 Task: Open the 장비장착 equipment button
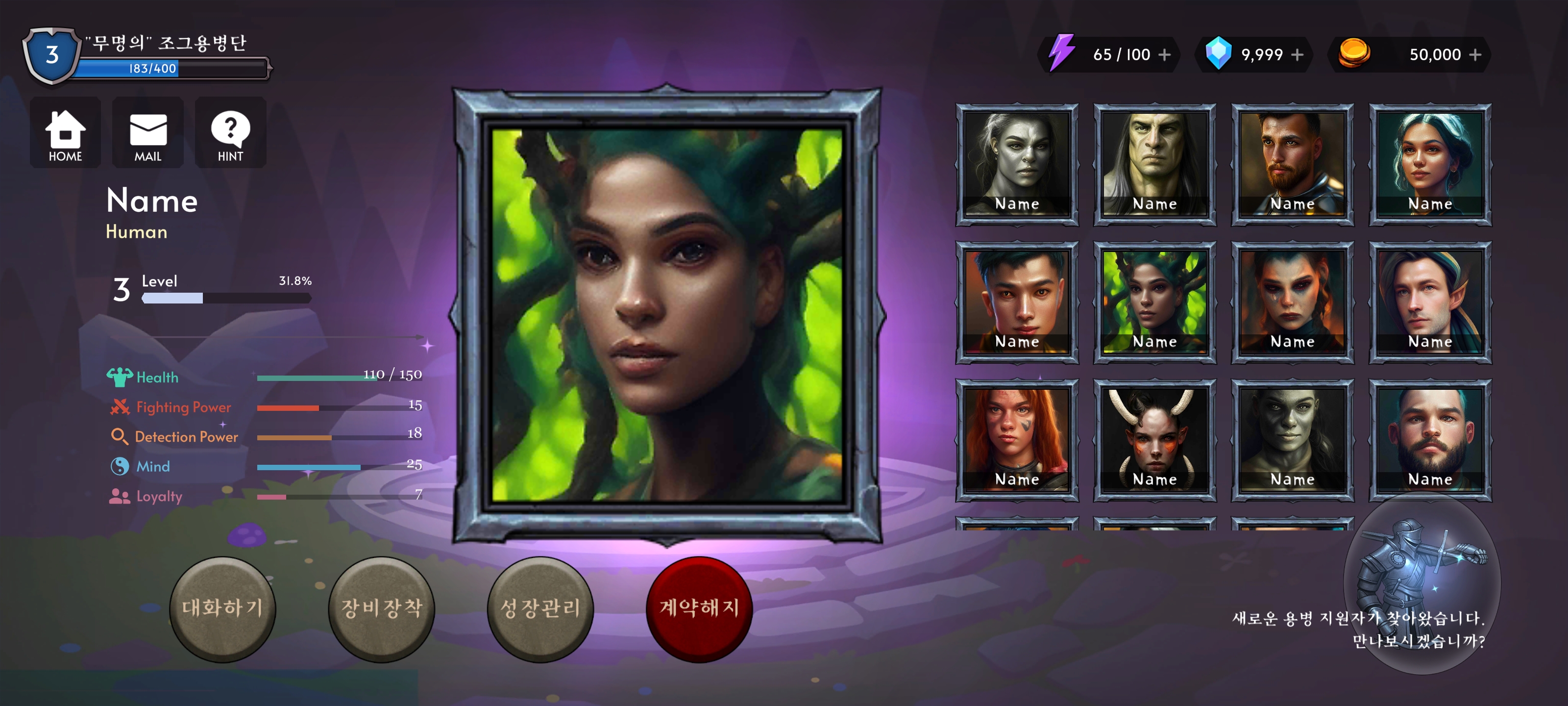coord(382,608)
